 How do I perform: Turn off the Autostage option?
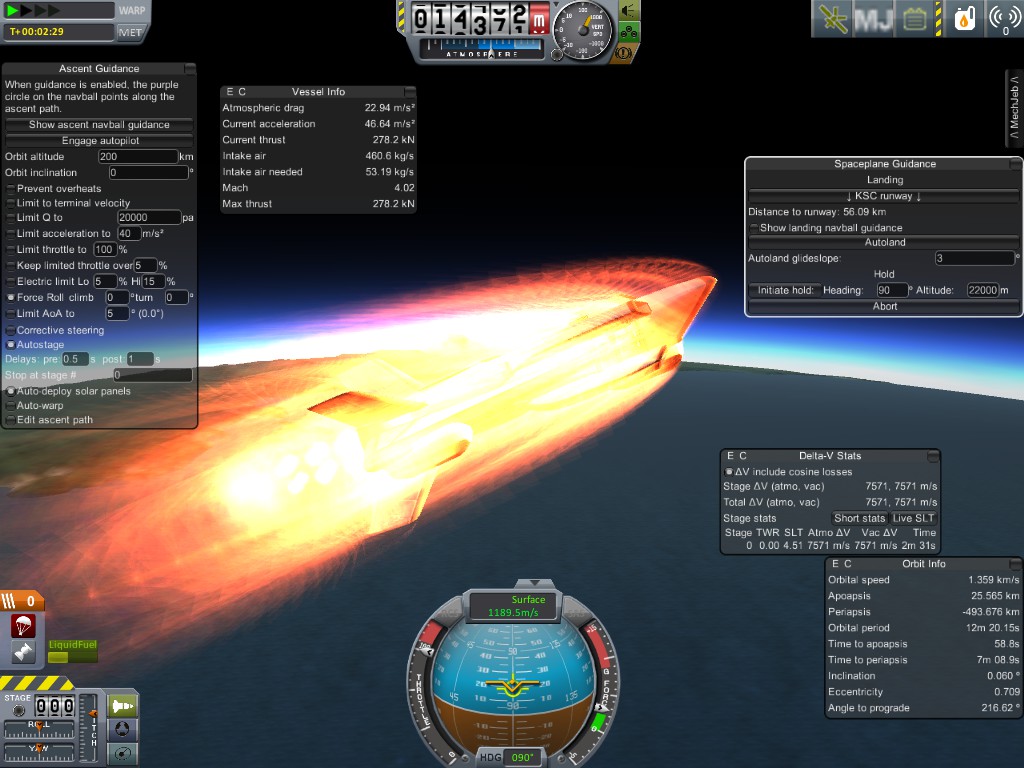coord(11,344)
